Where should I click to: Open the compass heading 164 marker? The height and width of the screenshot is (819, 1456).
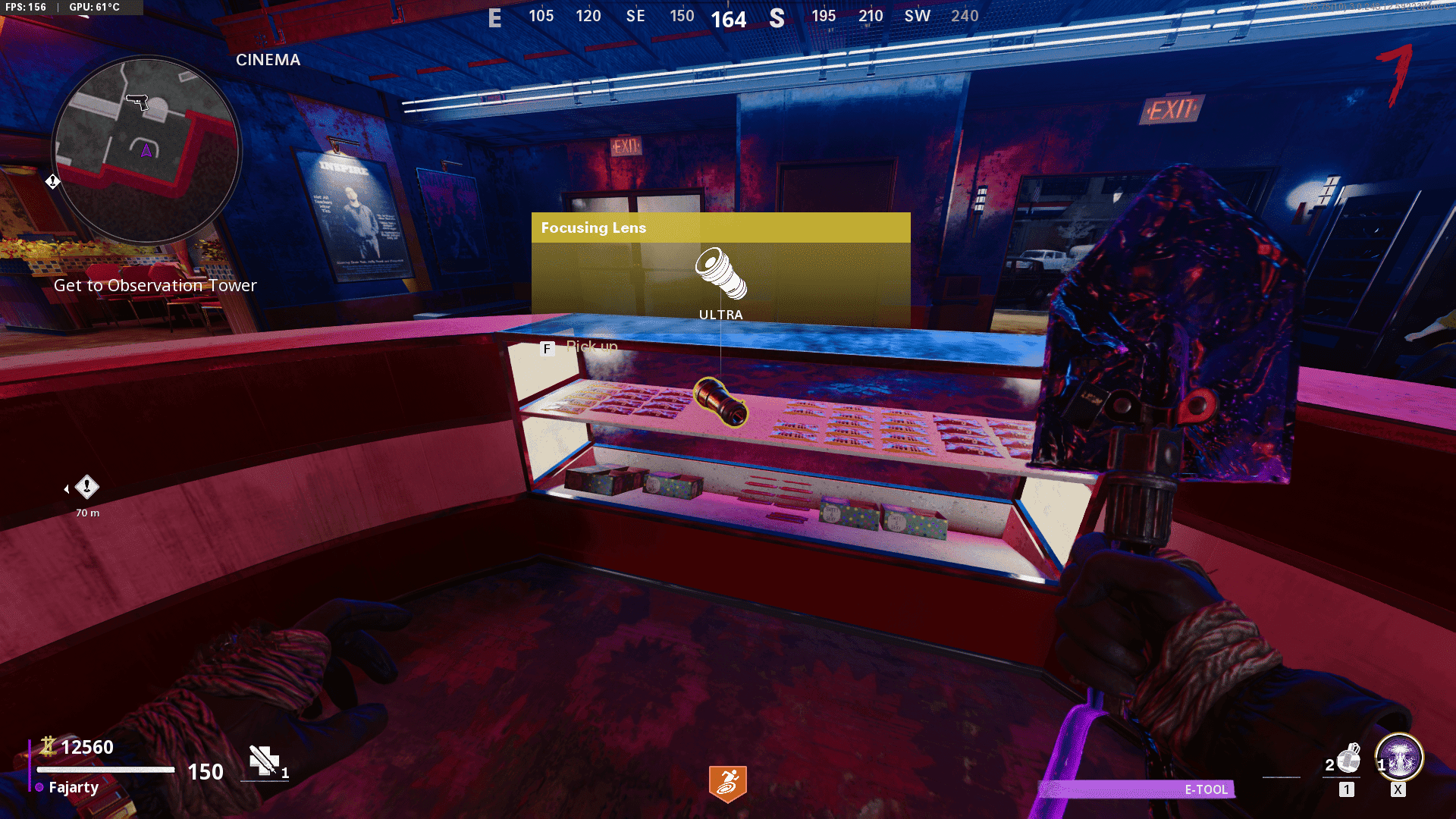click(x=730, y=20)
